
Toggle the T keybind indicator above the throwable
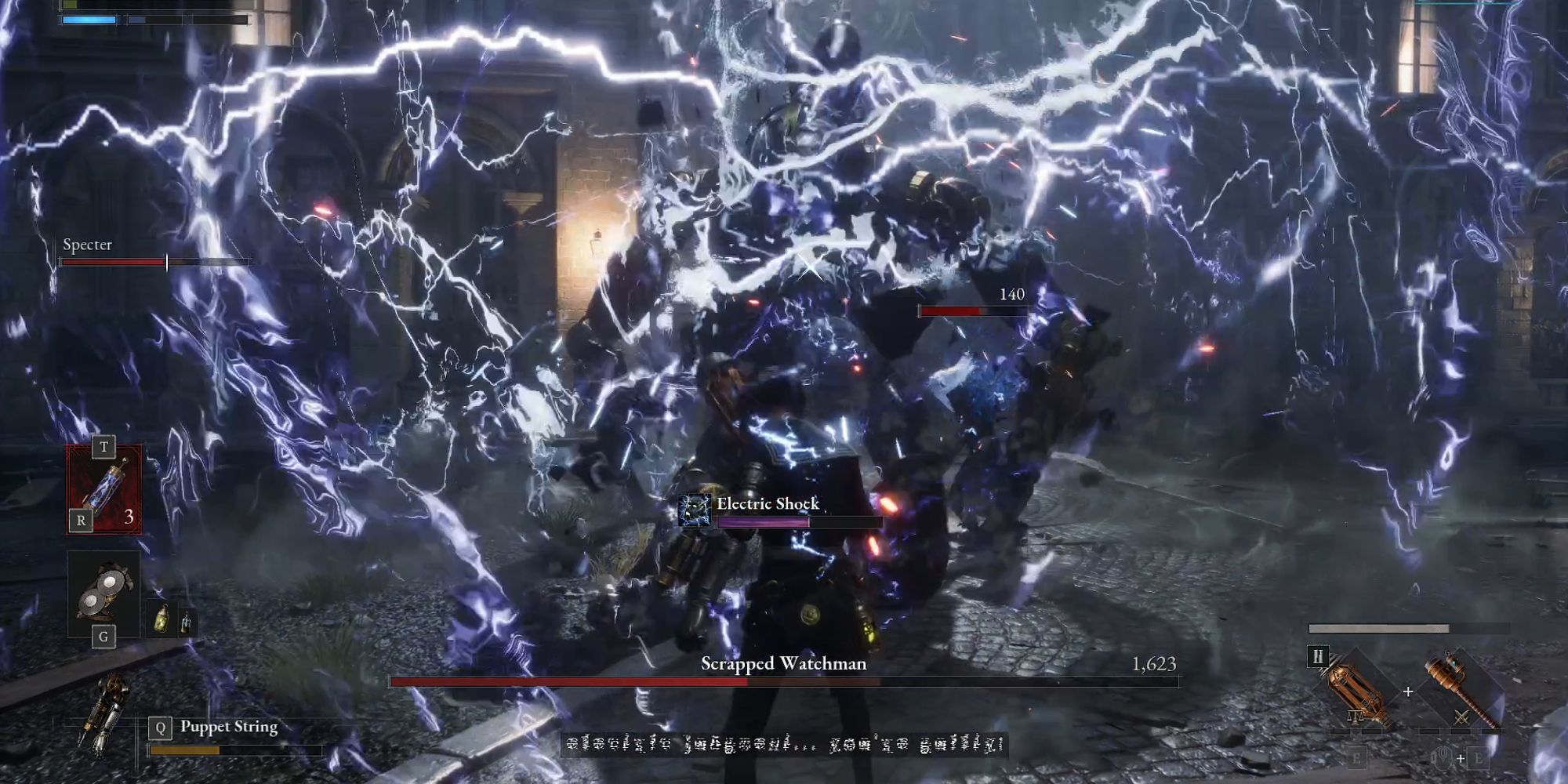103,446
